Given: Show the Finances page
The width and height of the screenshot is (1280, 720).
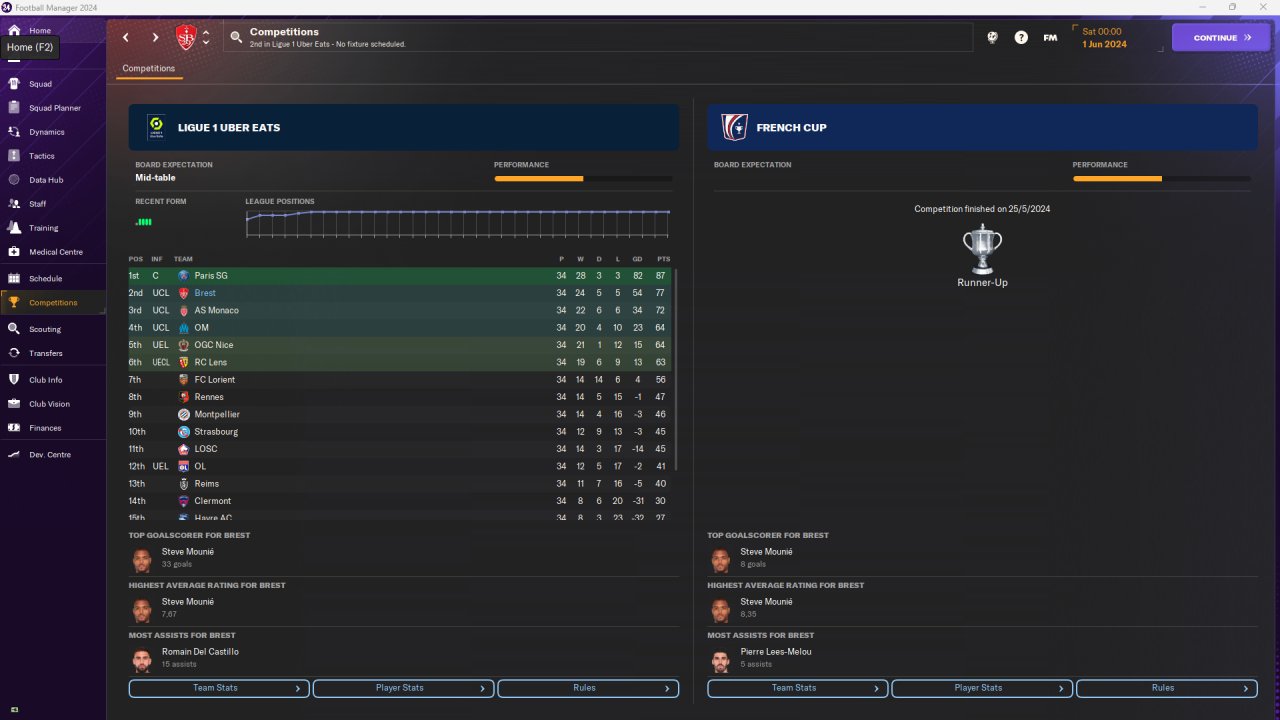Looking at the screenshot, I should pos(45,428).
